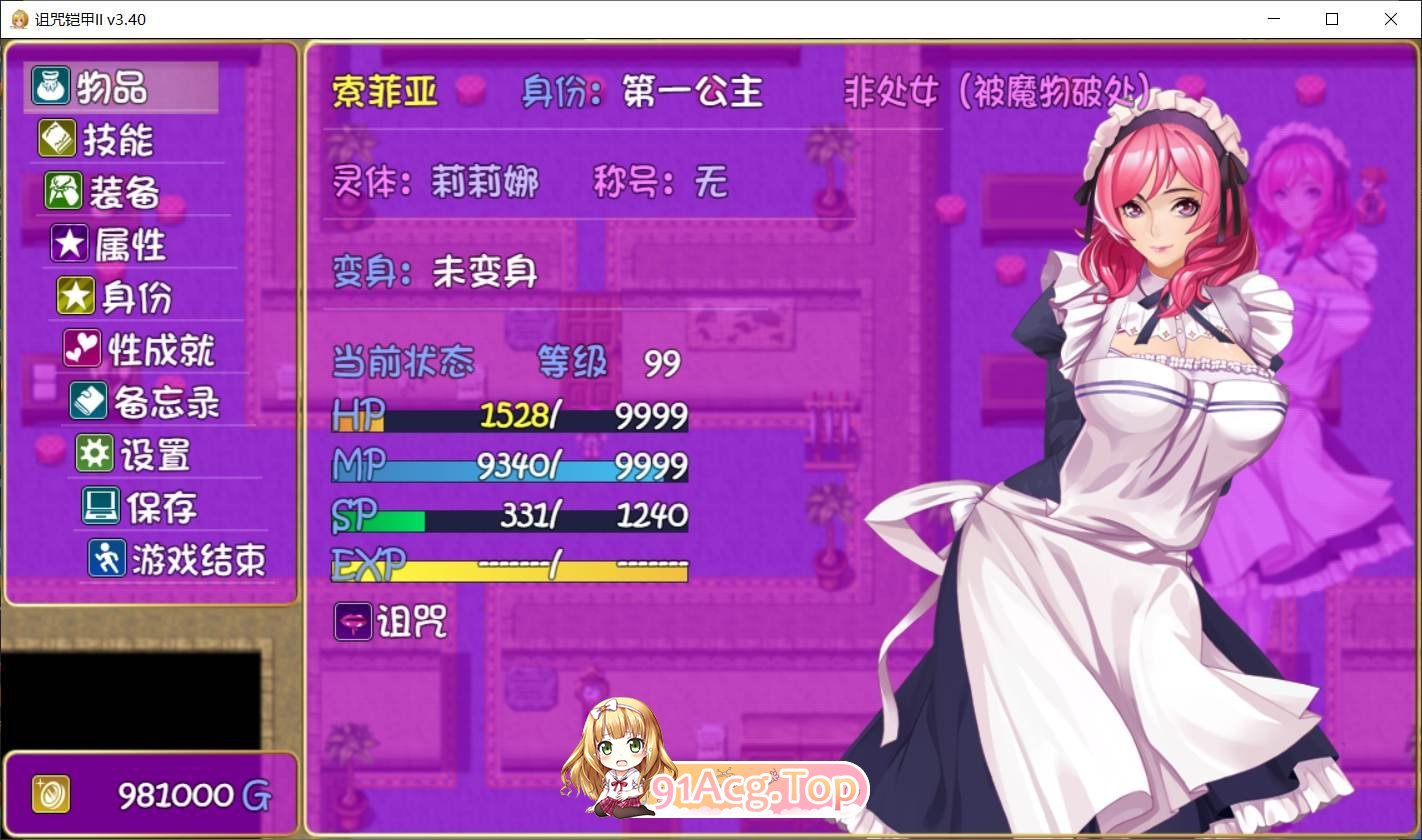The image size is (1422, 840).
Task: Select the 保存 (Save) computer icon
Action: [x=101, y=506]
